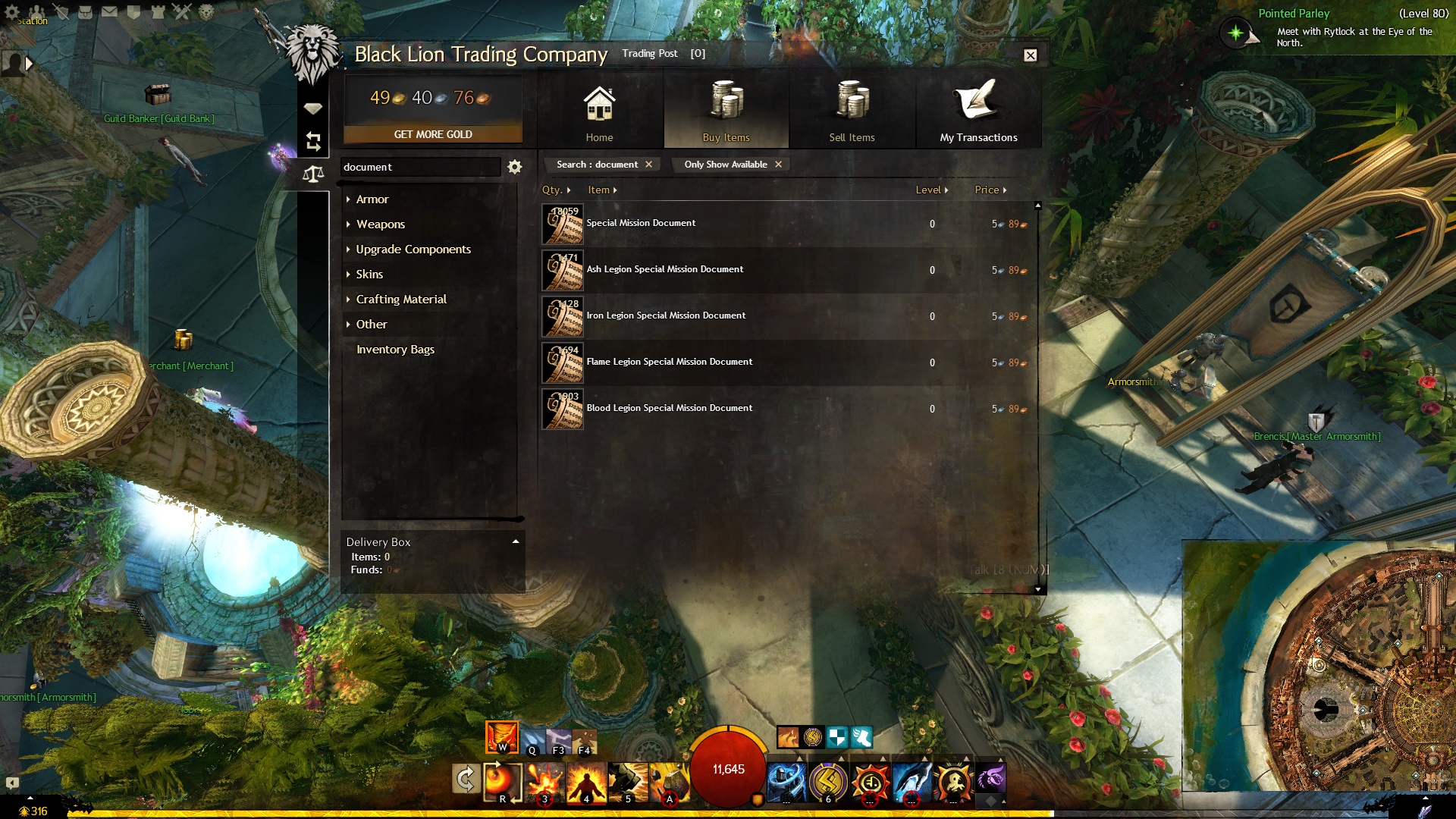
Task: Switch to Sell Items tab
Action: point(852,112)
